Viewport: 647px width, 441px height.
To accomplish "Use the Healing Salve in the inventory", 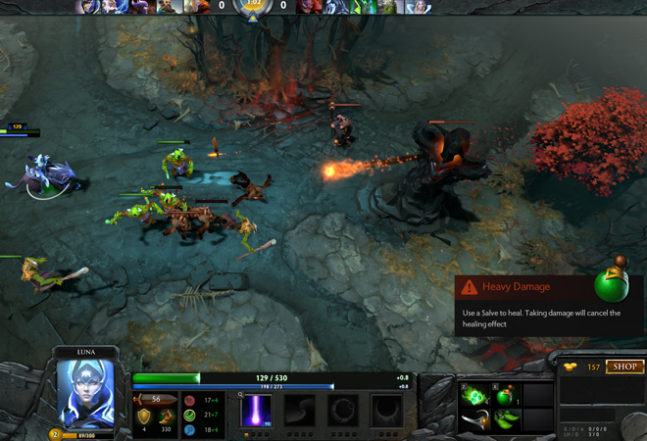I will click(505, 395).
